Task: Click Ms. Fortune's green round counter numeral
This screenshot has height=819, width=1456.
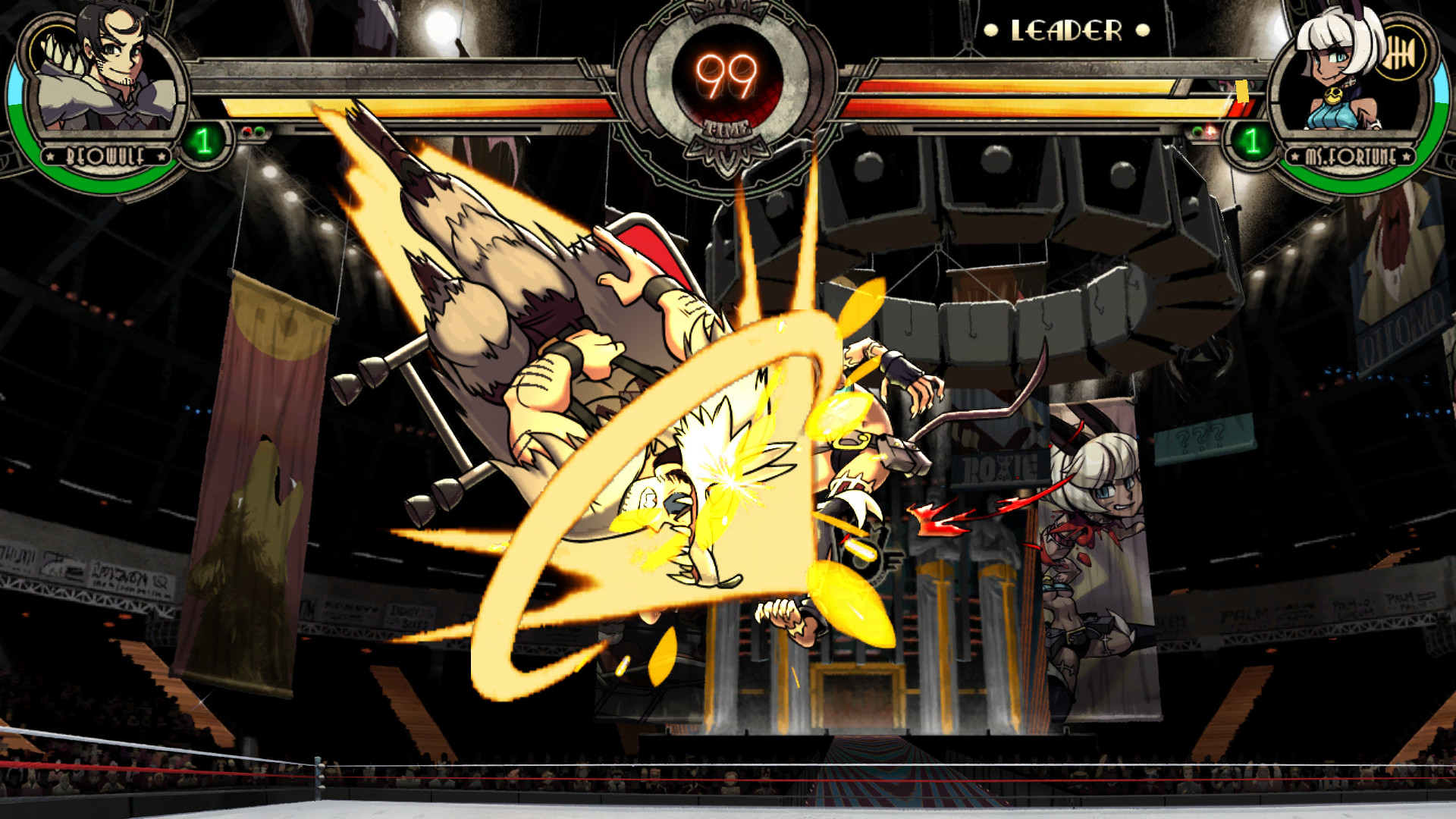Action: [x=1254, y=142]
